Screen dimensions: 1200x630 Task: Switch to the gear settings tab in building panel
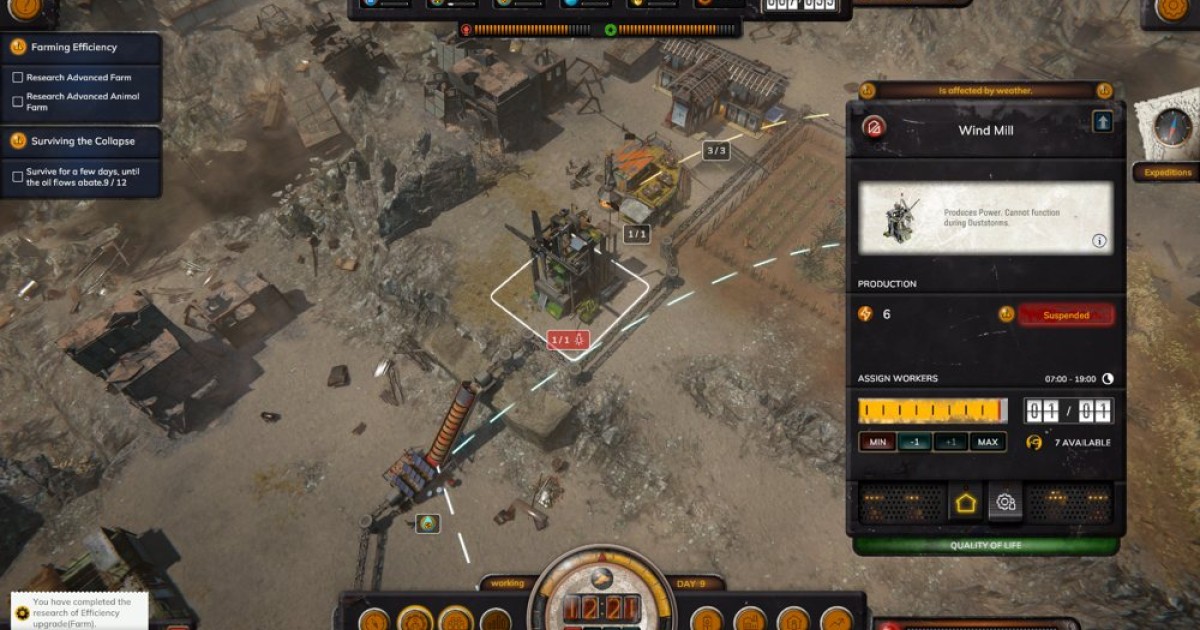coord(1006,503)
